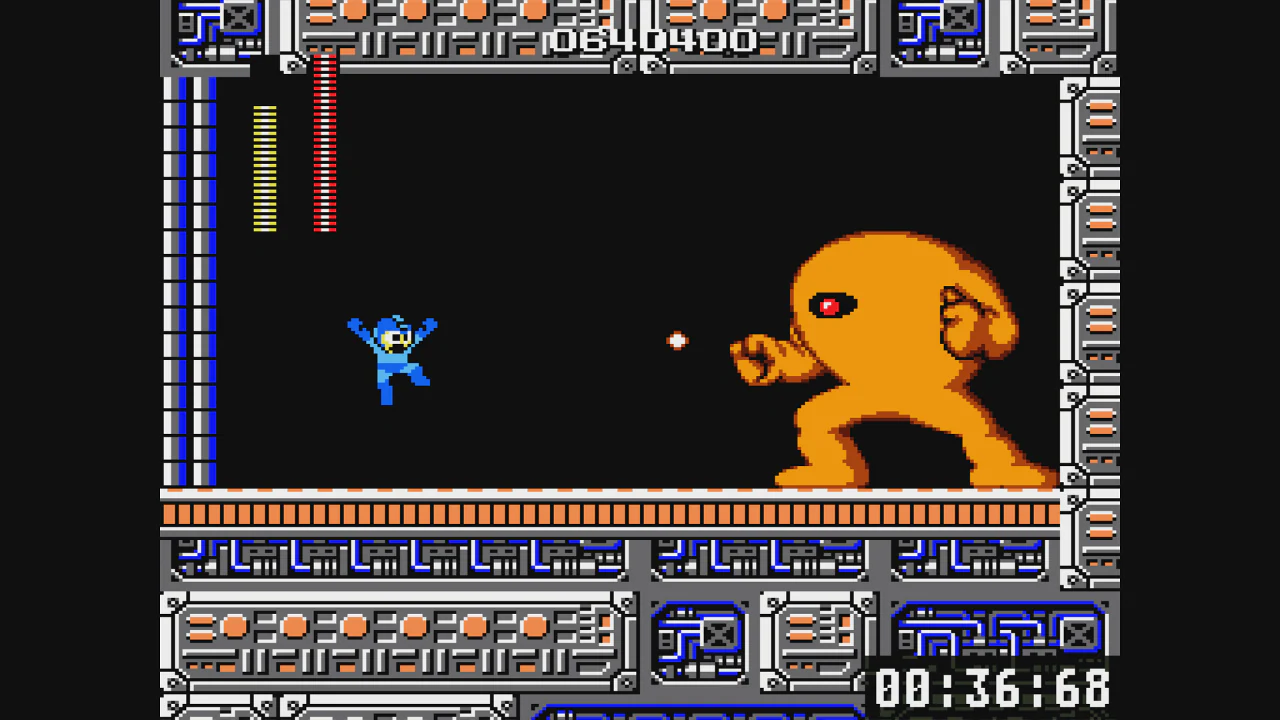This screenshot has width=1280, height=720.
Task: Click the red boss energy meter
Action: (324, 145)
